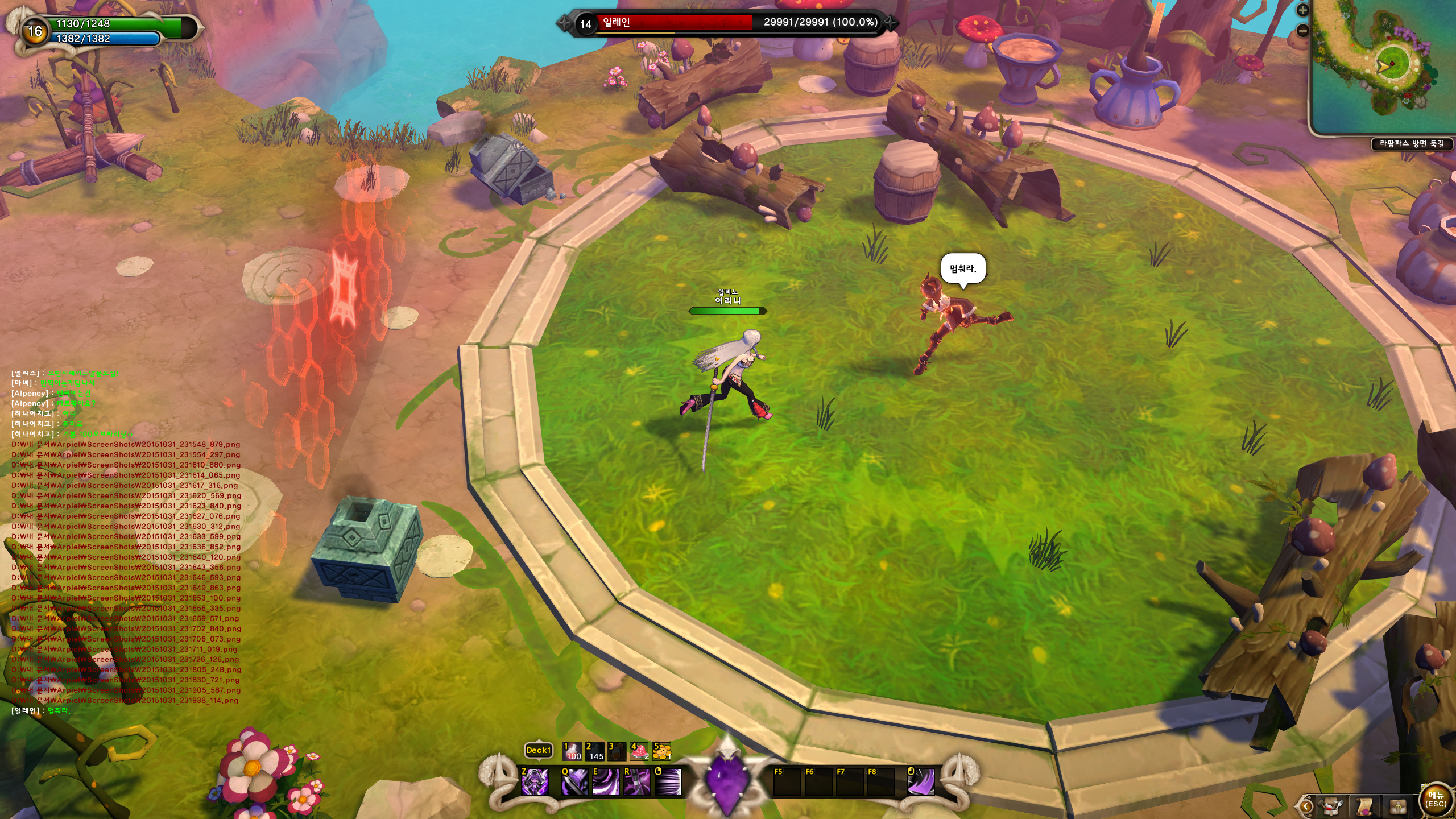Use the red health potion in slot 1
Screen dimensions: 1456x819
[x=572, y=751]
